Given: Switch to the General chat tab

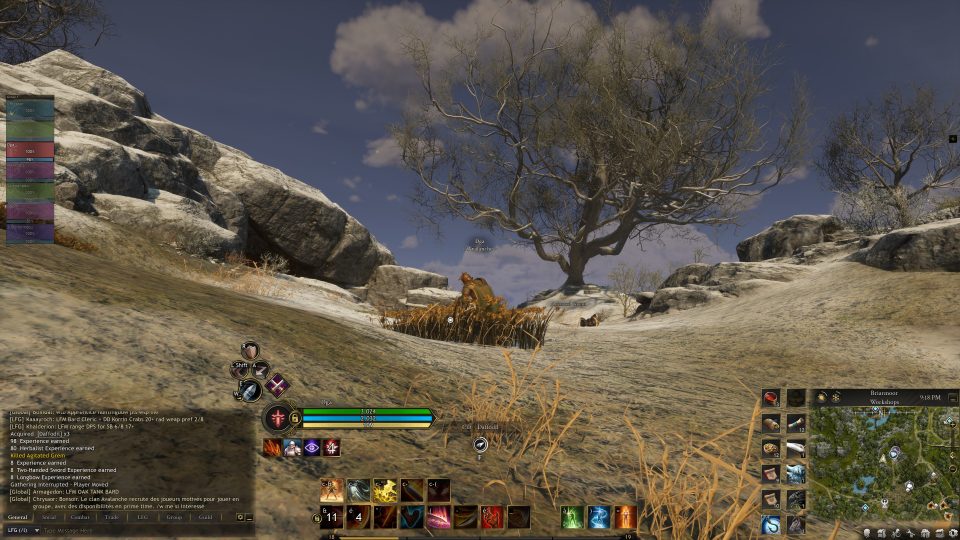Looking at the screenshot, I should point(18,517).
